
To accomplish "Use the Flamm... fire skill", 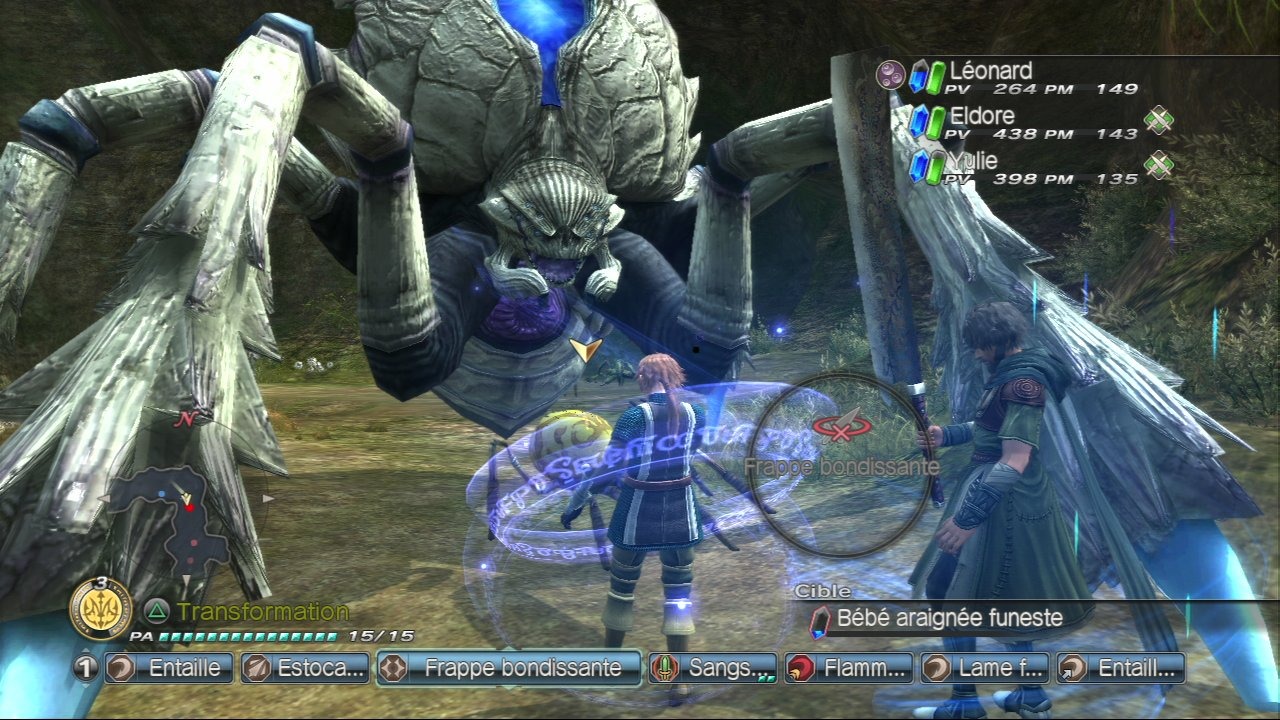I will point(849,668).
